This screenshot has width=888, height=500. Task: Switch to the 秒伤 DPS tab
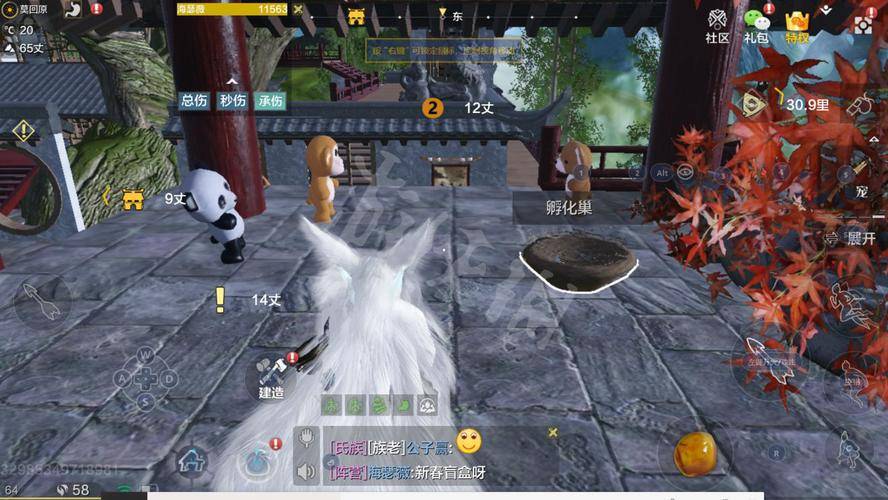tap(232, 100)
